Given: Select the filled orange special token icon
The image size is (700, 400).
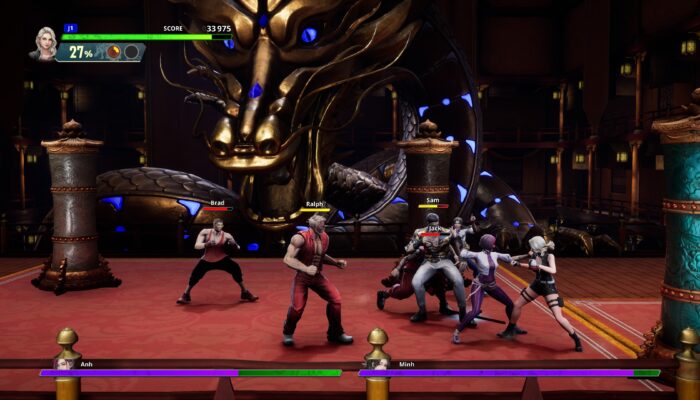Looking at the screenshot, I should (113, 51).
